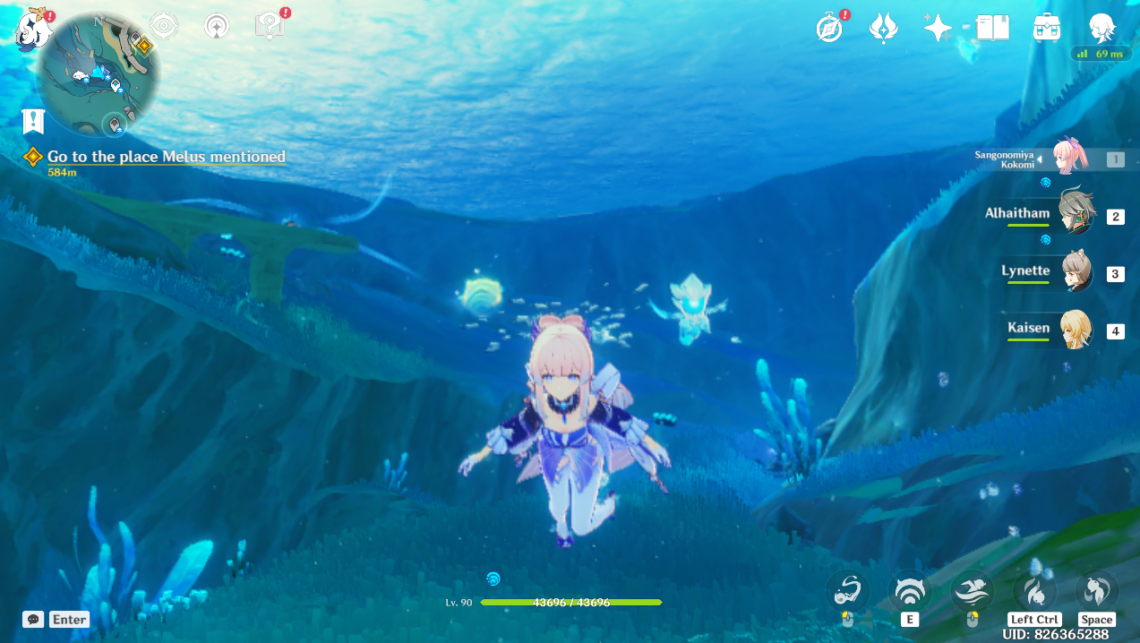
Task: Switch to party member Kaisen
Action: point(1076,329)
